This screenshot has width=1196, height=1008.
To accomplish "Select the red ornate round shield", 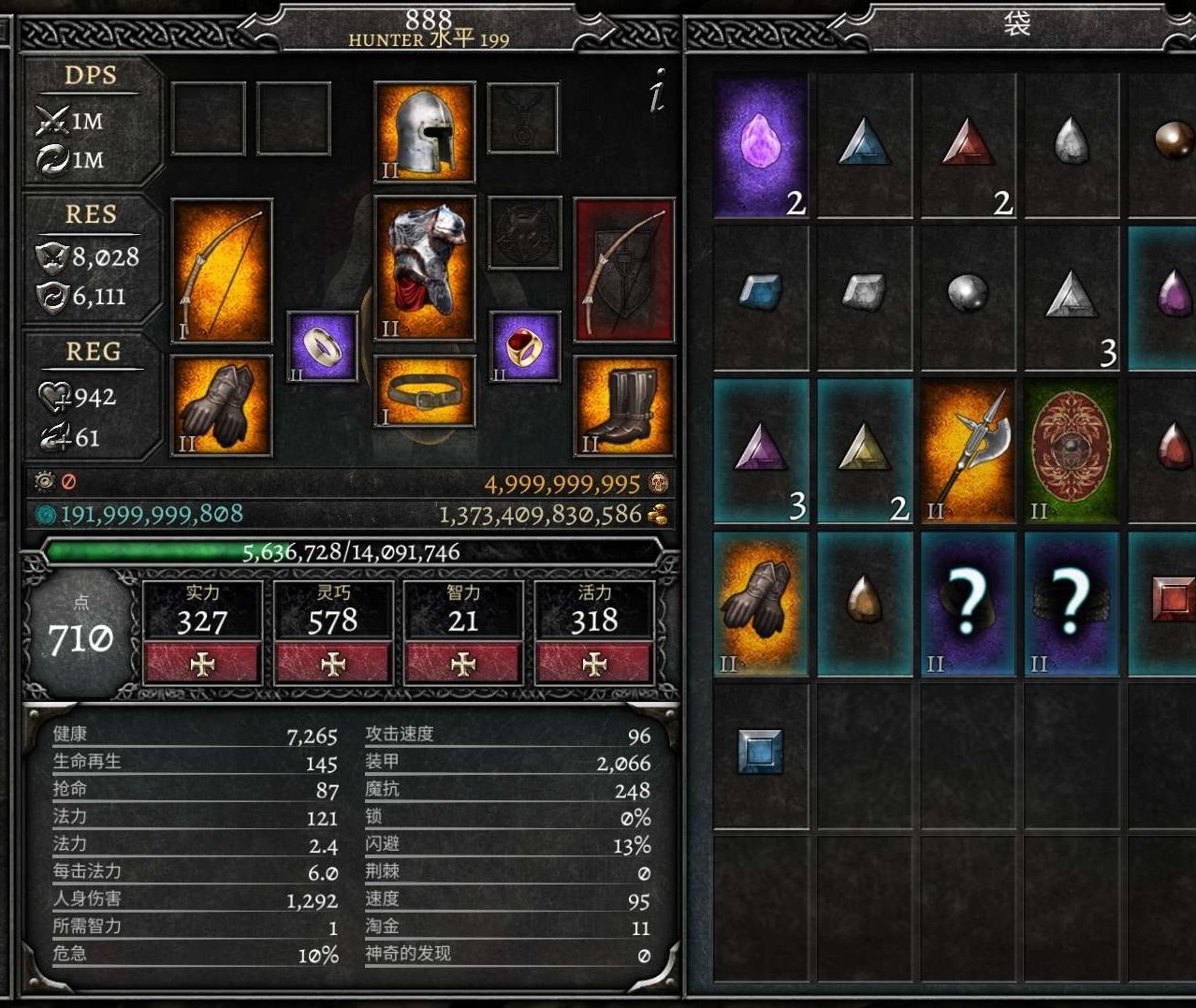I will click(x=1071, y=450).
